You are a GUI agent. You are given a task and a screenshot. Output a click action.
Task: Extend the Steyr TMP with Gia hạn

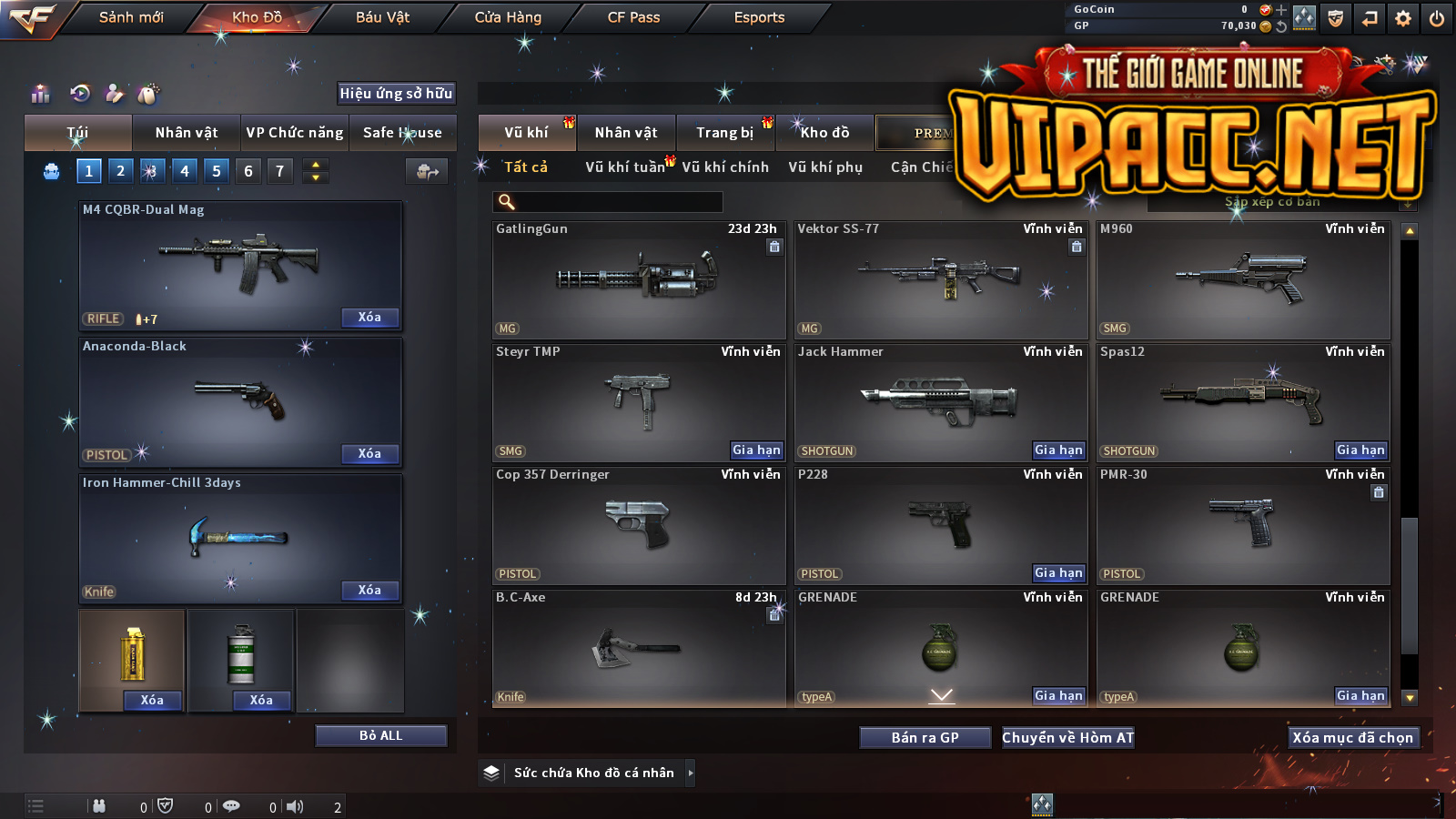coord(756,450)
